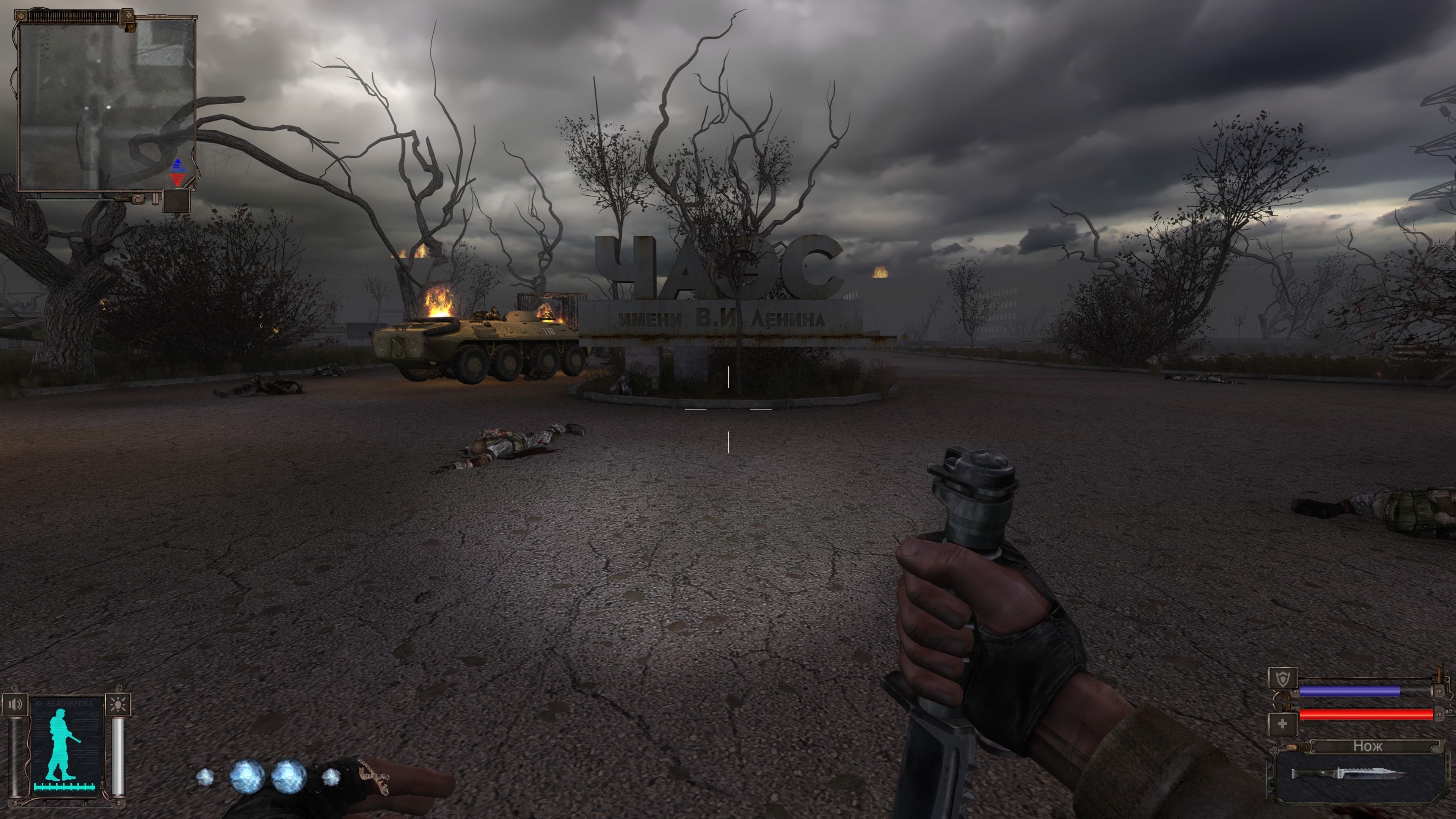Click the medical cross health icon
The height and width of the screenshot is (819, 1456).
pyautogui.click(x=1282, y=724)
